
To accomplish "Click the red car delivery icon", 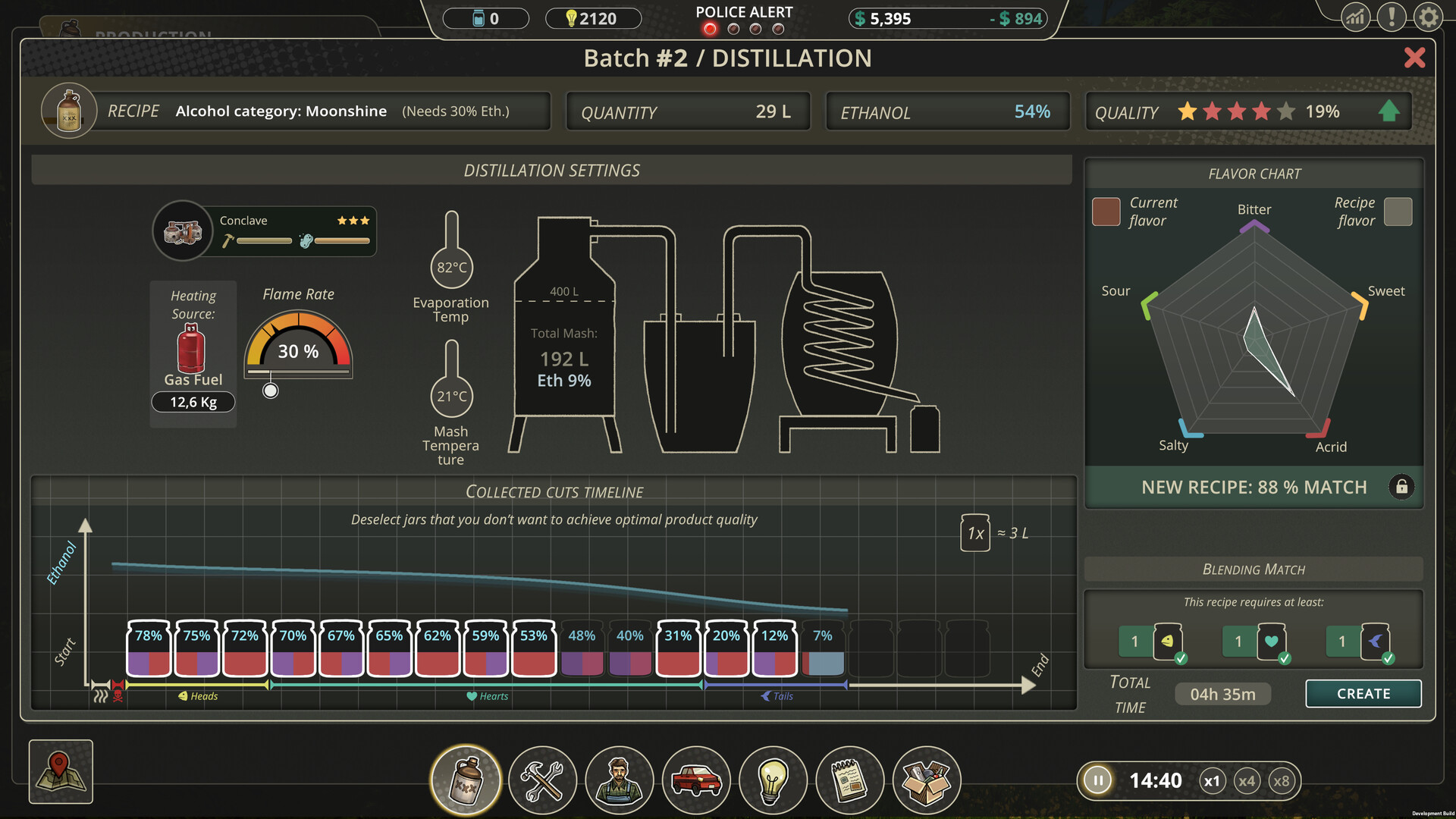I will [x=696, y=780].
